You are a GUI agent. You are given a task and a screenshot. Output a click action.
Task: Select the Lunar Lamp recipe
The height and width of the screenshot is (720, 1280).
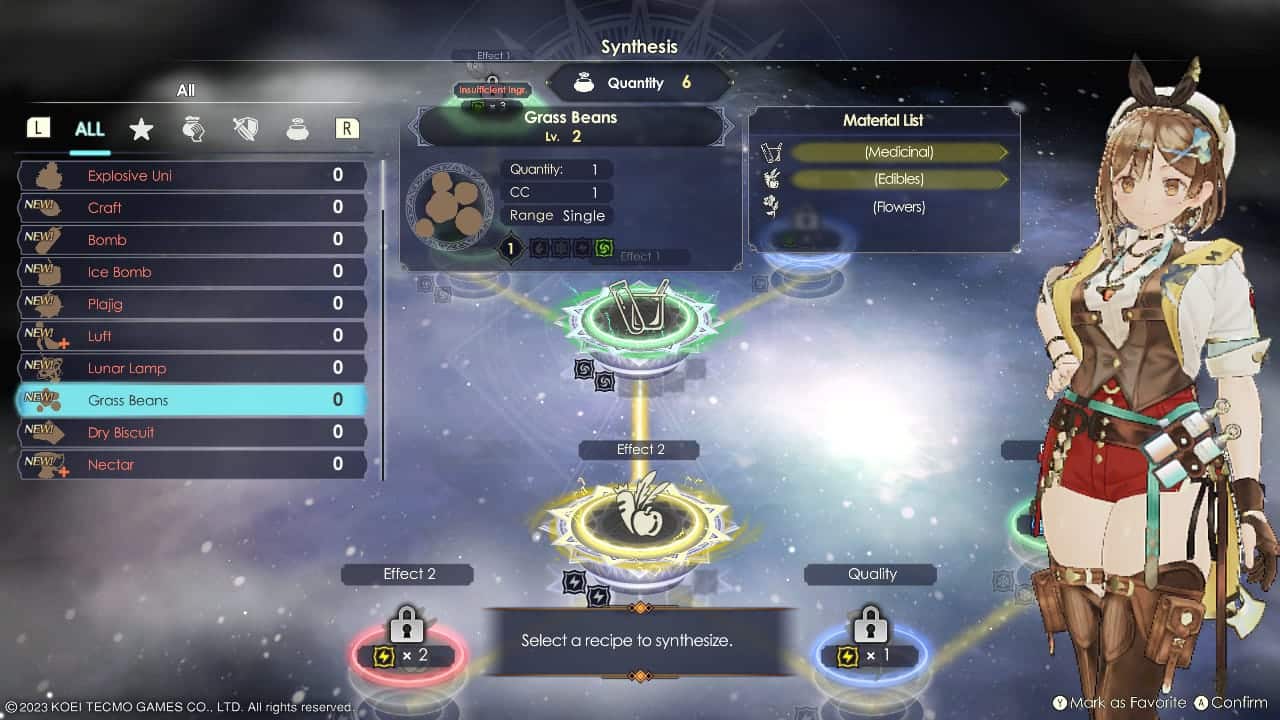[192, 368]
